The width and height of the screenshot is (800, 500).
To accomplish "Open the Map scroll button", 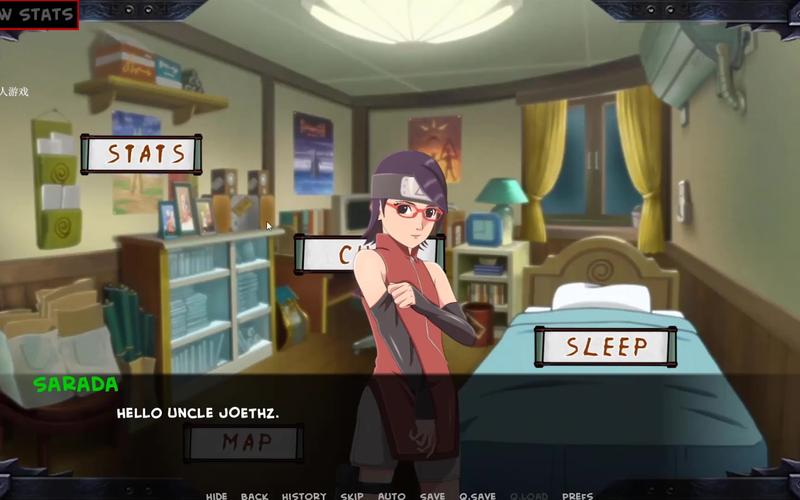I will [x=243, y=443].
